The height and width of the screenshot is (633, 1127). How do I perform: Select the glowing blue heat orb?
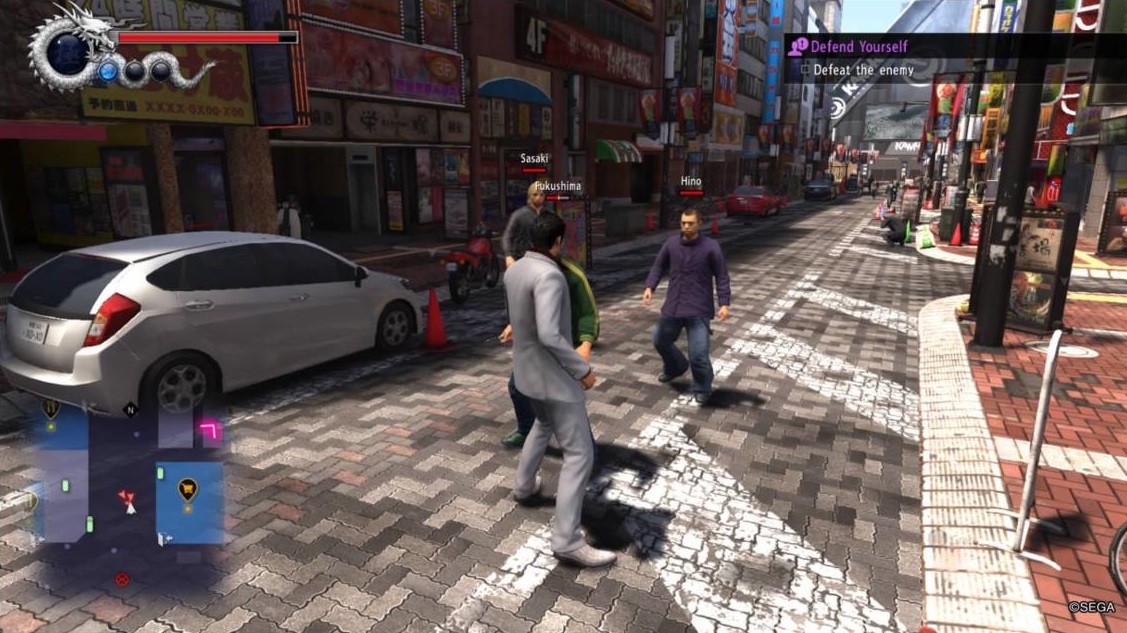(x=108, y=71)
